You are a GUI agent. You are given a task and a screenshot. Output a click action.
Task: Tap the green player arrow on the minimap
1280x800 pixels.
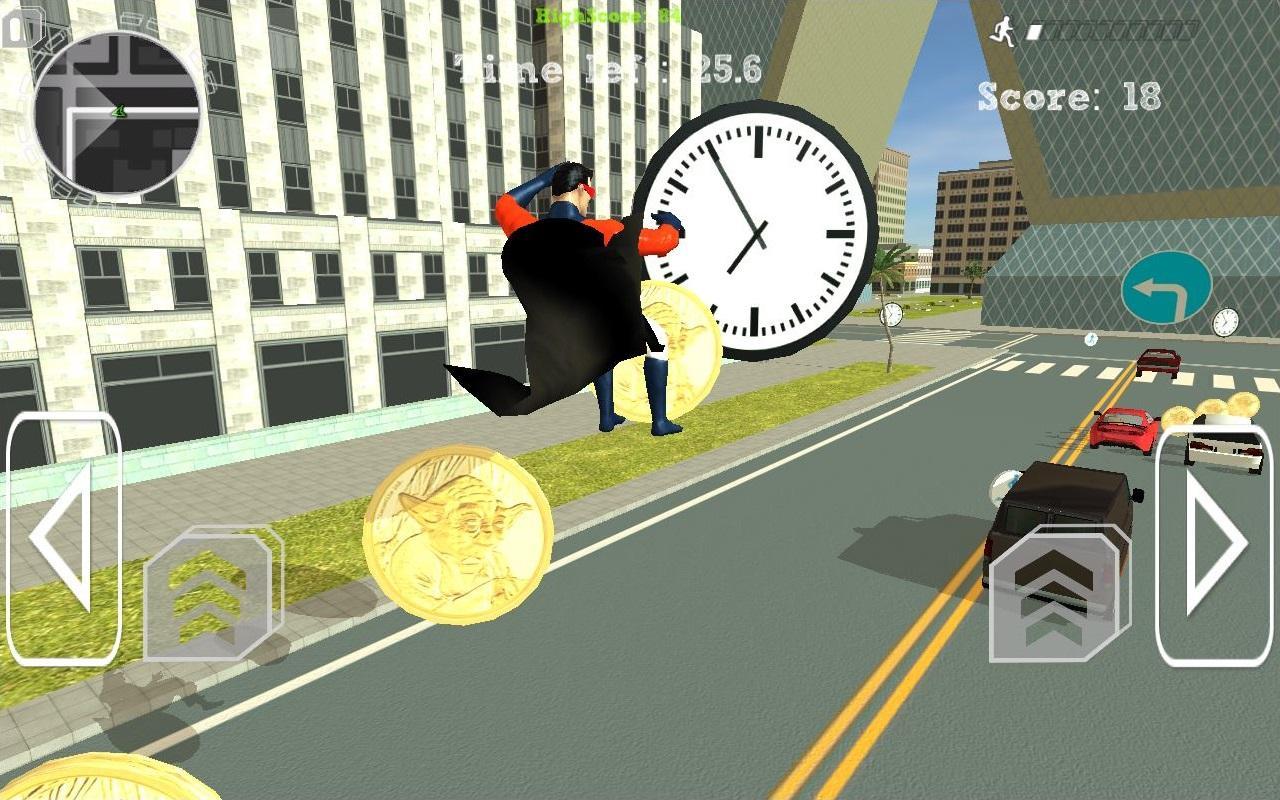click(120, 113)
